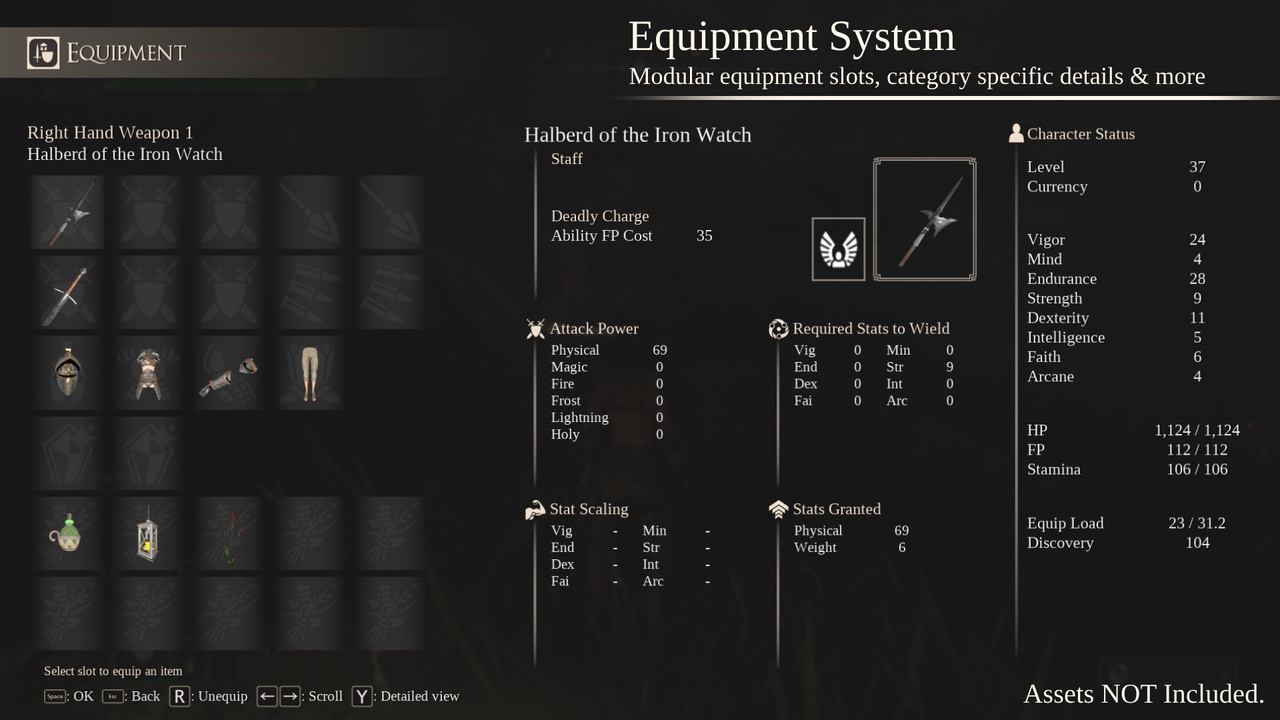Click the large halberd weapon preview
The image size is (1280, 720).
tap(924, 218)
